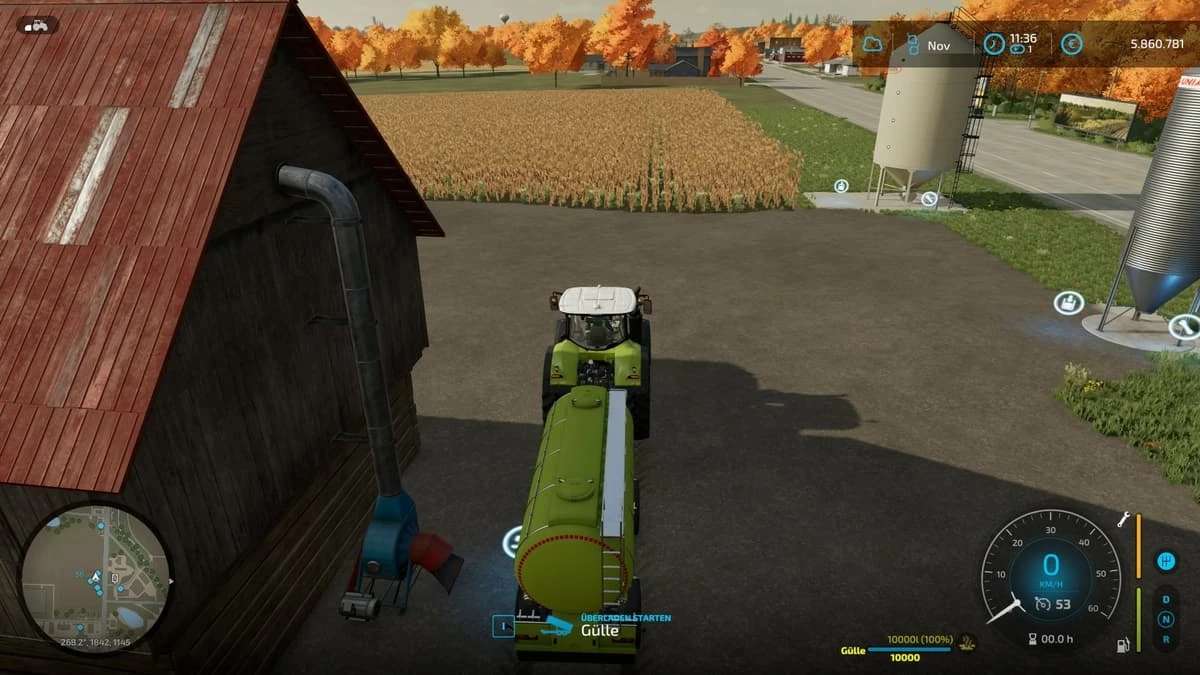The image size is (1200, 675).
Task: Select the D drive gear indicator
Action: 1165,599
